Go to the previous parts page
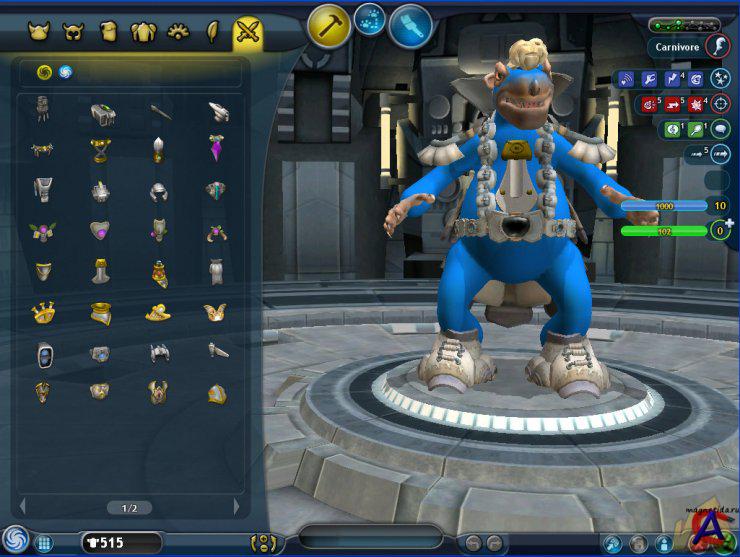 click(x=22, y=507)
